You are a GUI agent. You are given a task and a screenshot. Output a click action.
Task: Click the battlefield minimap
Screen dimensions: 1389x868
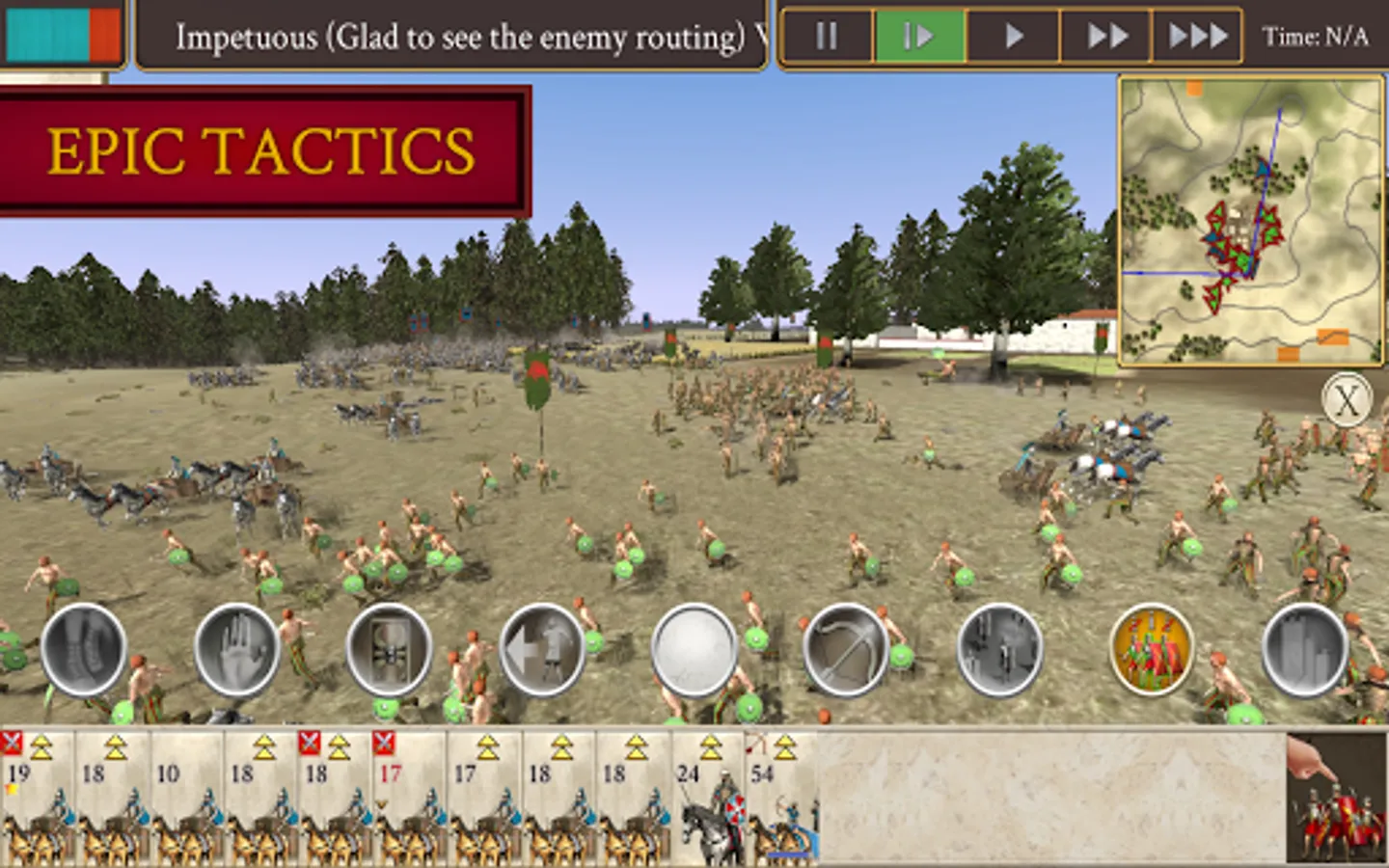tap(1251, 221)
